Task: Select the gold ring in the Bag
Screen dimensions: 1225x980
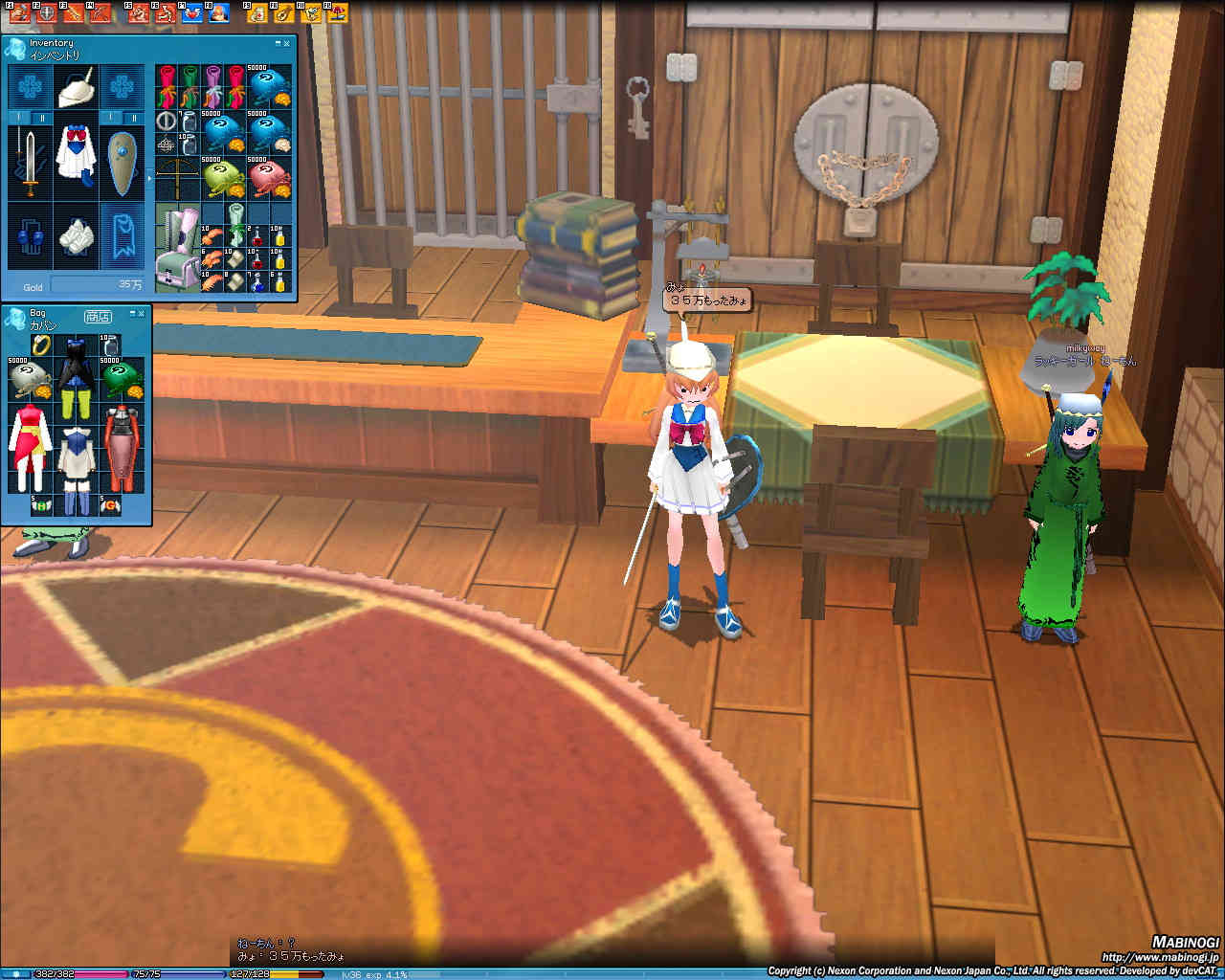Action: click(x=40, y=345)
